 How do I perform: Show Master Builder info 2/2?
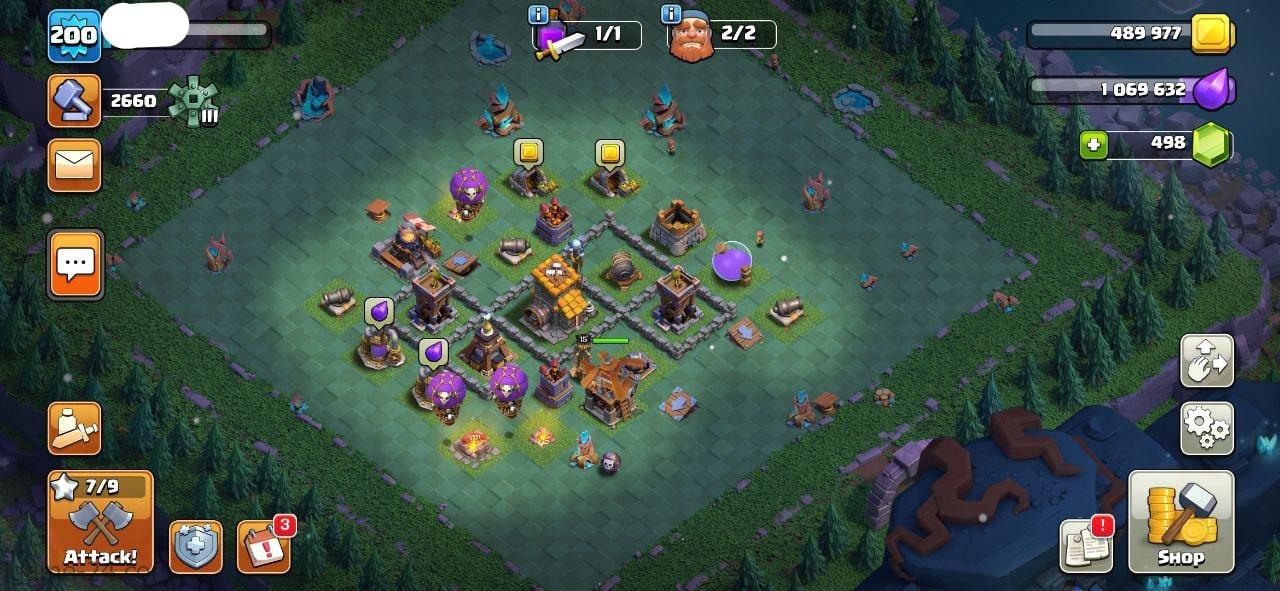(671, 15)
